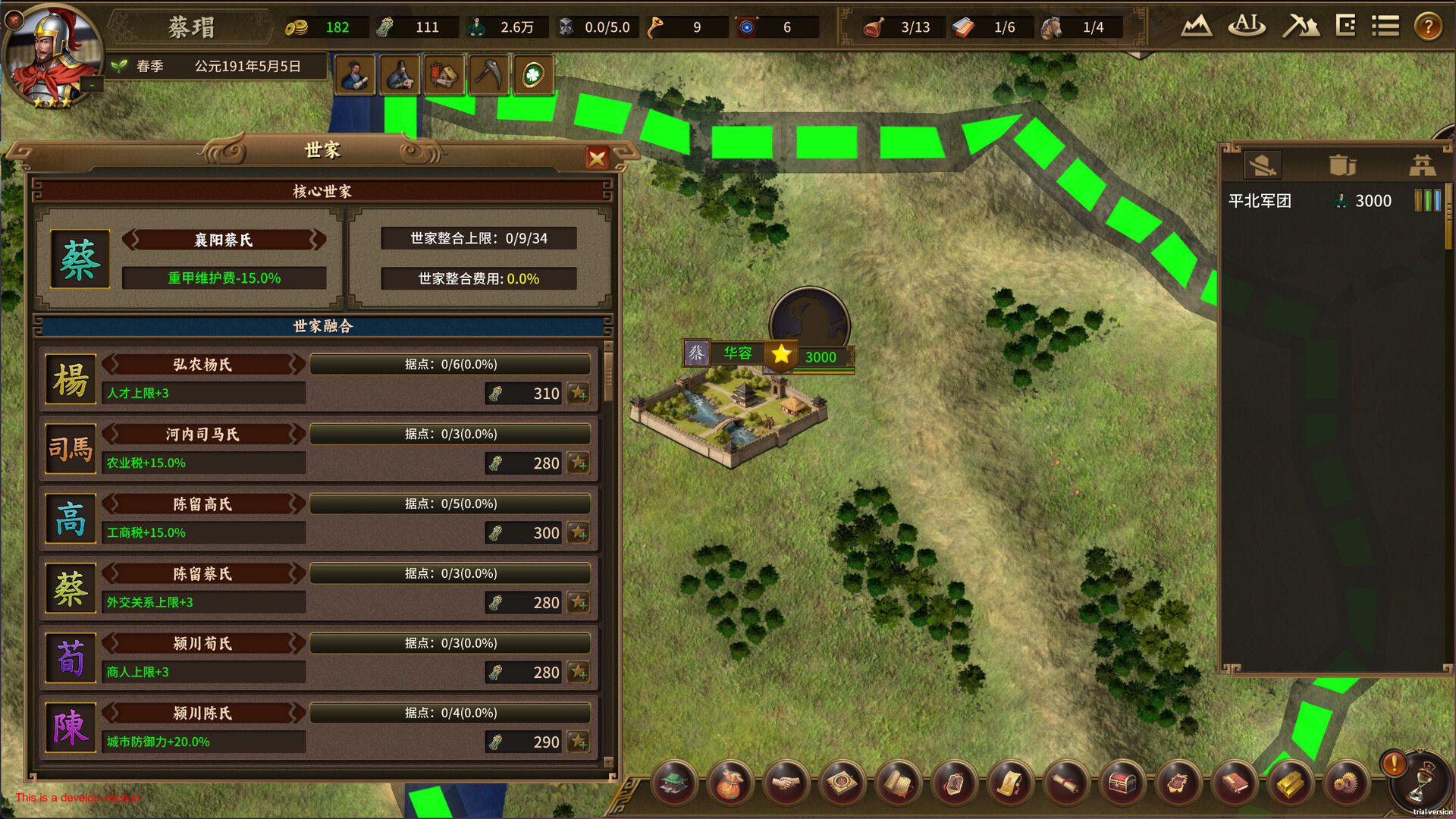Select the 河内司马氏 clan emblem
Screen dimensions: 1456x819
pyautogui.click(x=71, y=449)
